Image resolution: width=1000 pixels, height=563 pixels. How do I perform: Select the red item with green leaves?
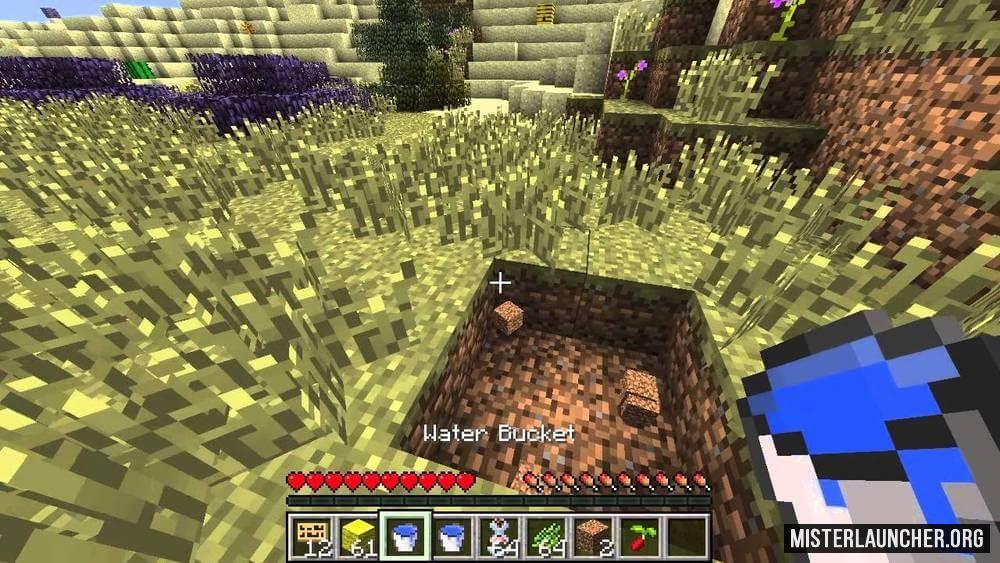pos(637,535)
